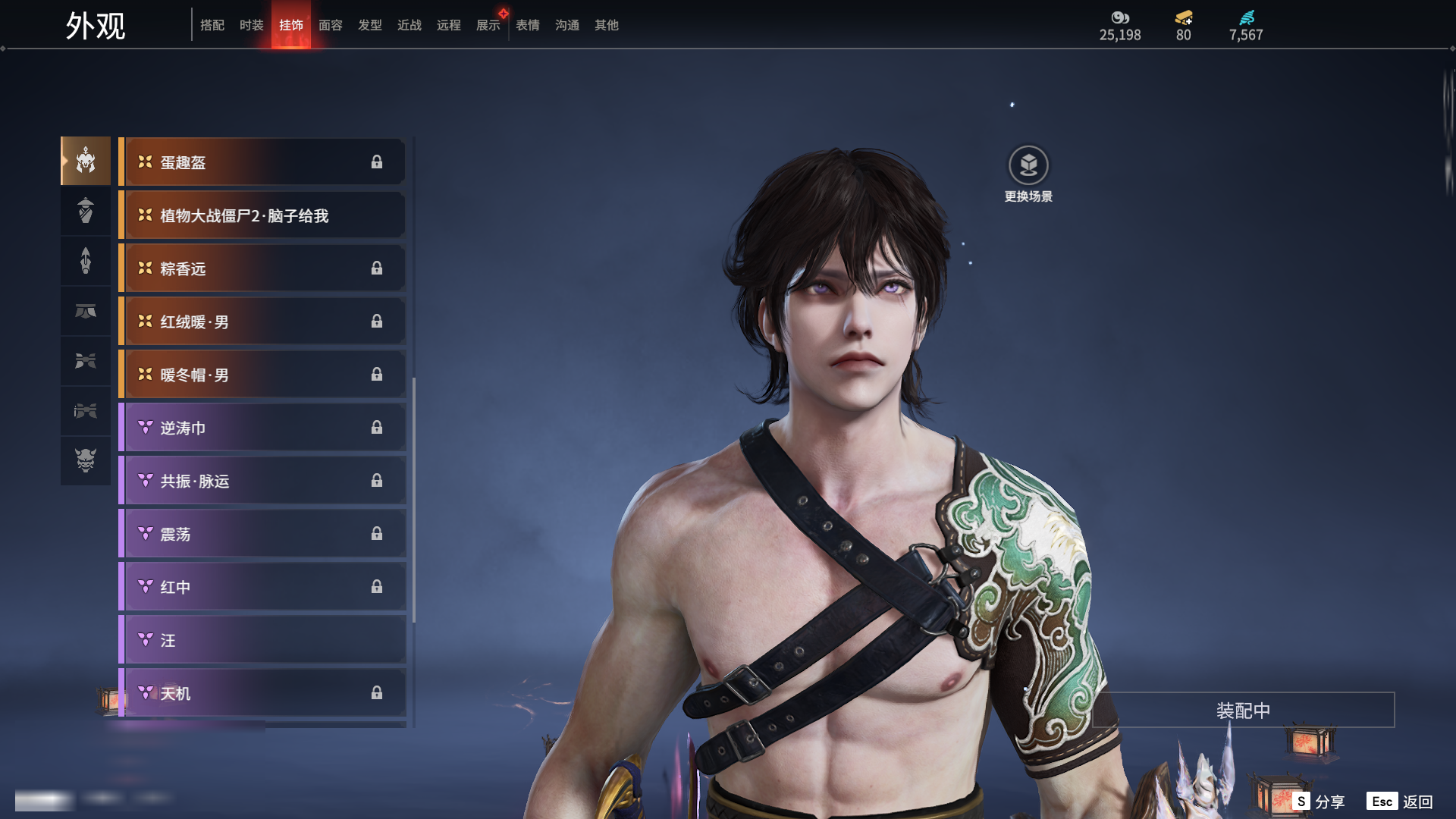Choose the 汪 accessory entry

click(x=262, y=640)
